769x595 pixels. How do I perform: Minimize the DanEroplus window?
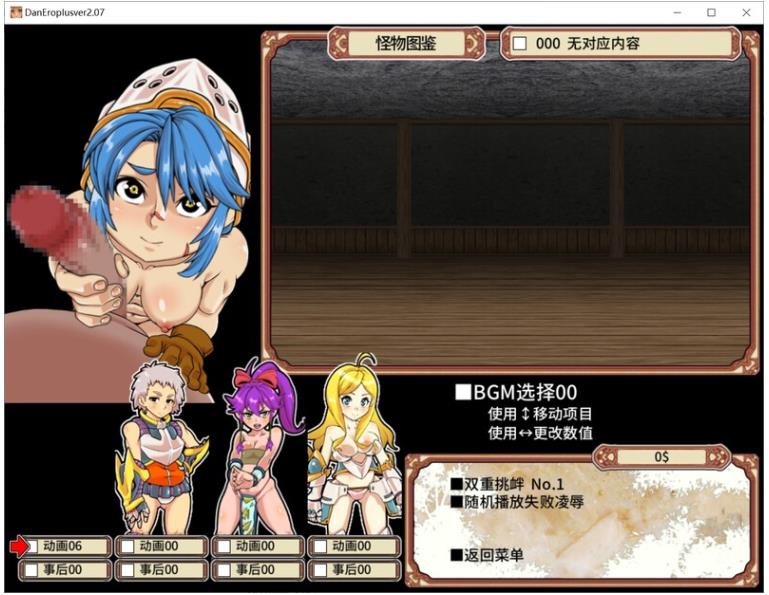[677, 12]
